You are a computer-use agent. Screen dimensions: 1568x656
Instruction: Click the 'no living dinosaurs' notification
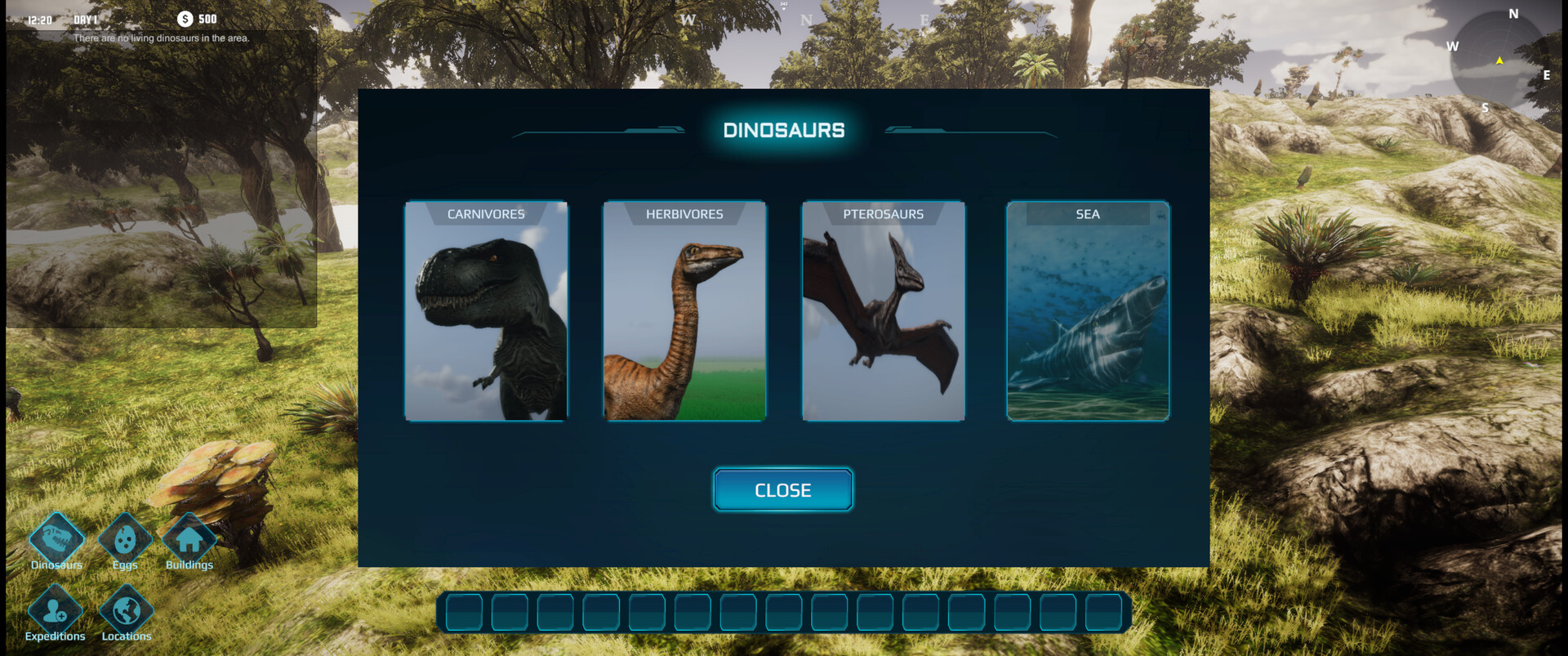pyautogui.click(x=161, y=38)
